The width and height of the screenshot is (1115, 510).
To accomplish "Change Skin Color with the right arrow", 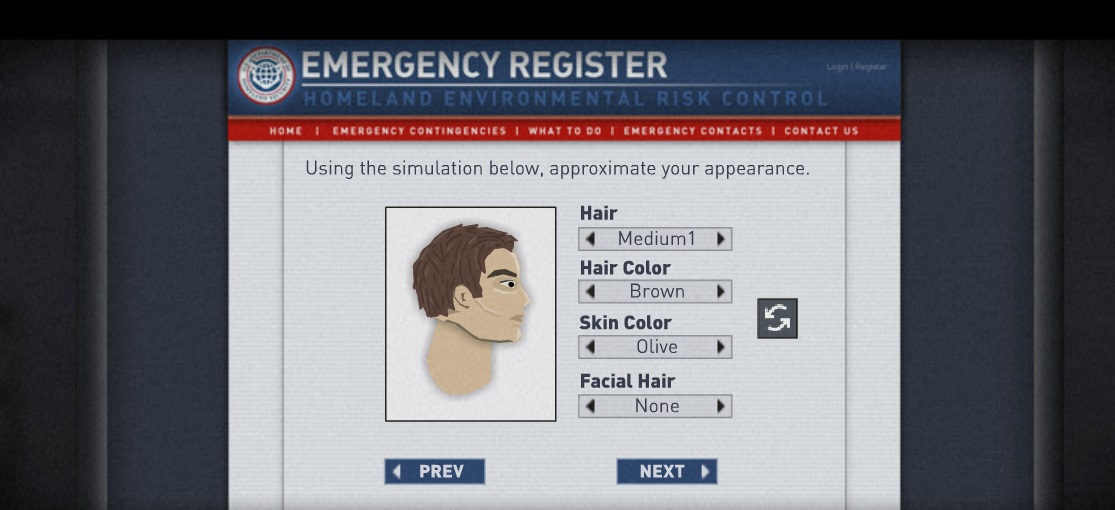I will (x=721, y=347).
